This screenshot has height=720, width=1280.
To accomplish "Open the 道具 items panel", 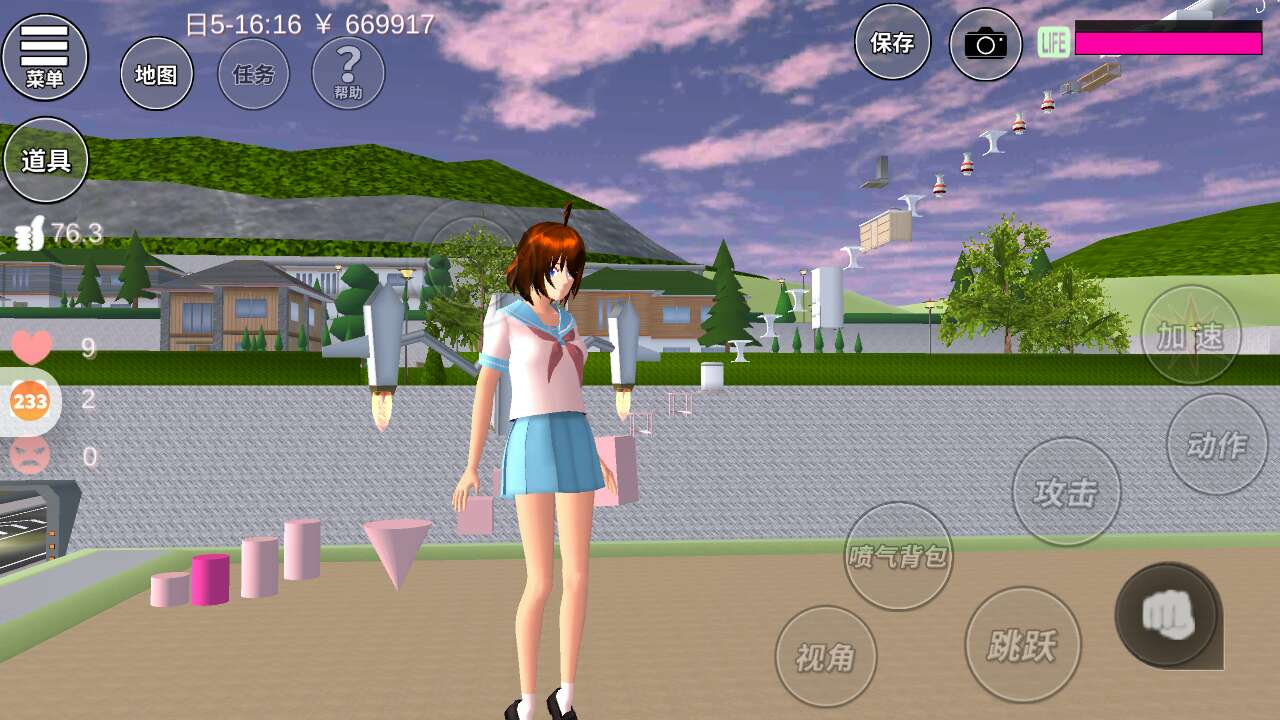I will tap(46, 160).
